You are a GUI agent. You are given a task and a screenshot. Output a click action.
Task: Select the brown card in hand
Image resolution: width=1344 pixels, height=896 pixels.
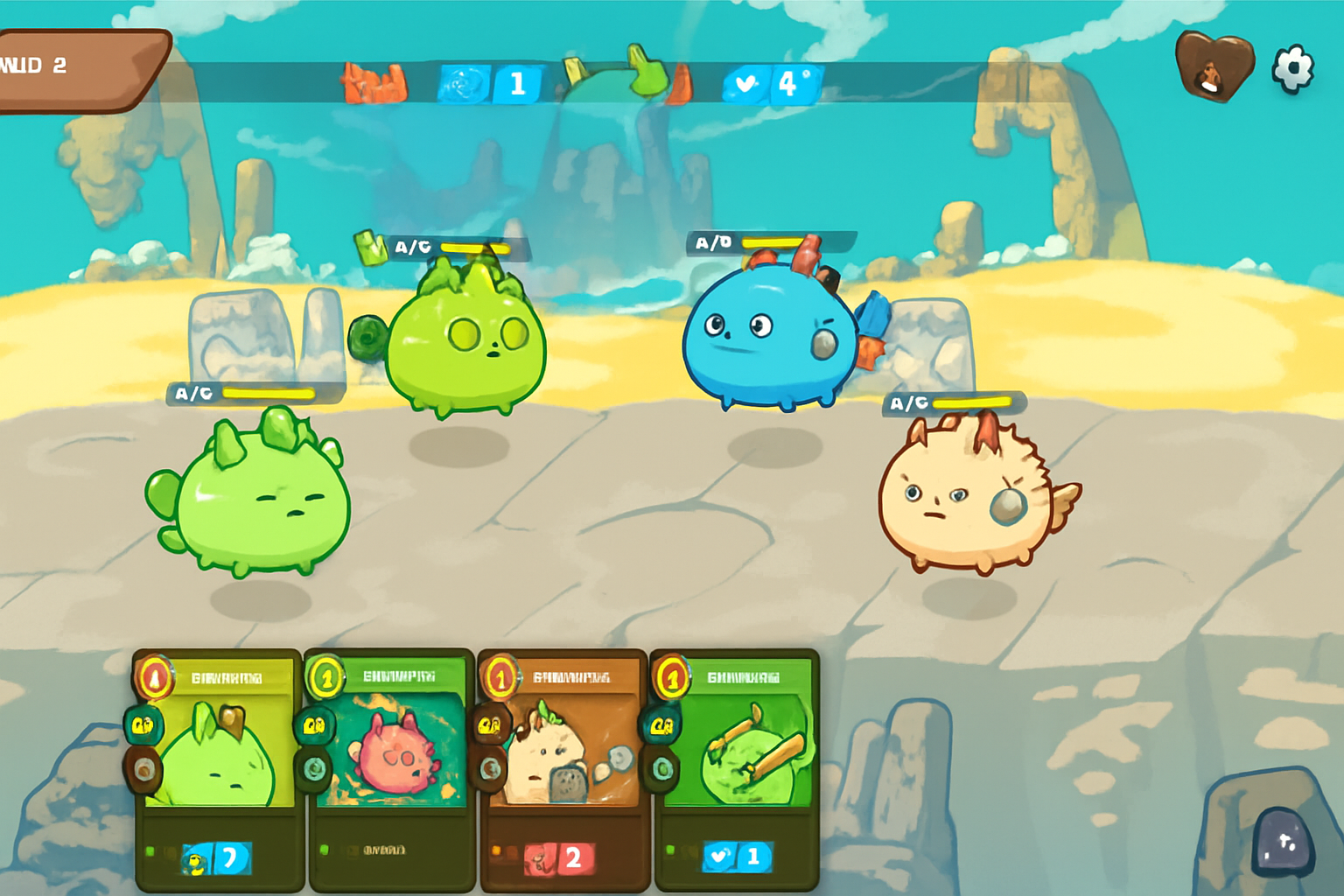point(563,770)
